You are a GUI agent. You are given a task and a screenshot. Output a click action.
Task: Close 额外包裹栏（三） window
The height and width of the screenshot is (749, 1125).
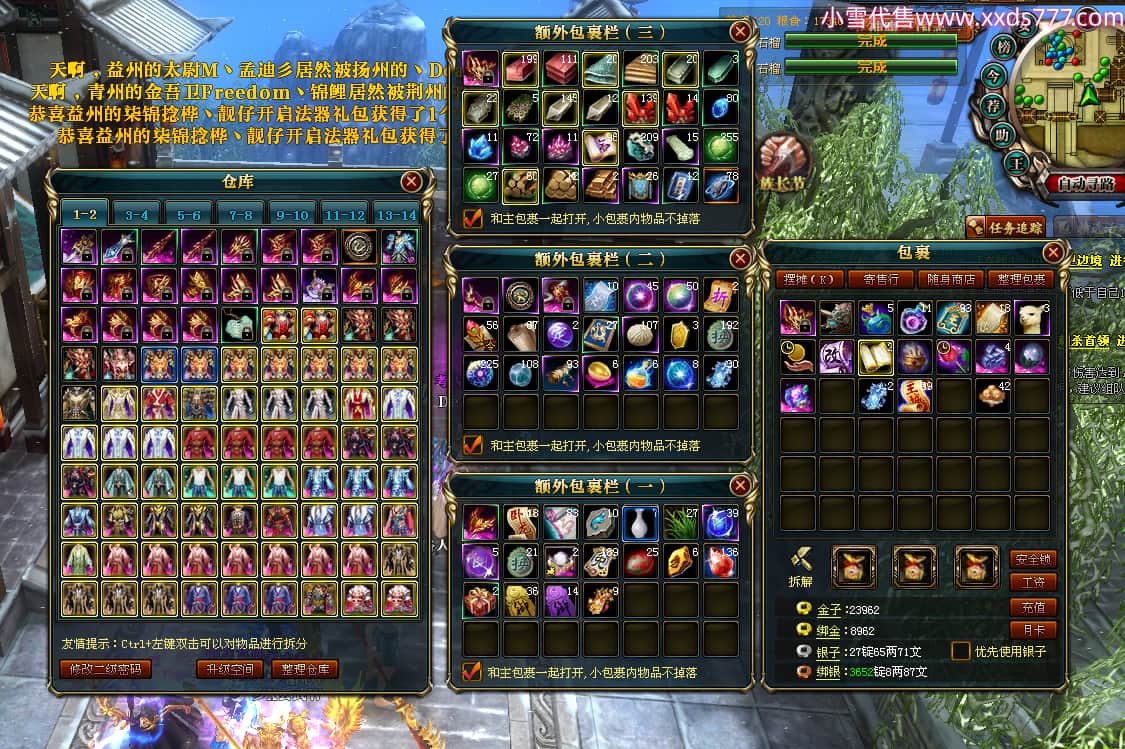pyautogui.click(x=740, y=31)
